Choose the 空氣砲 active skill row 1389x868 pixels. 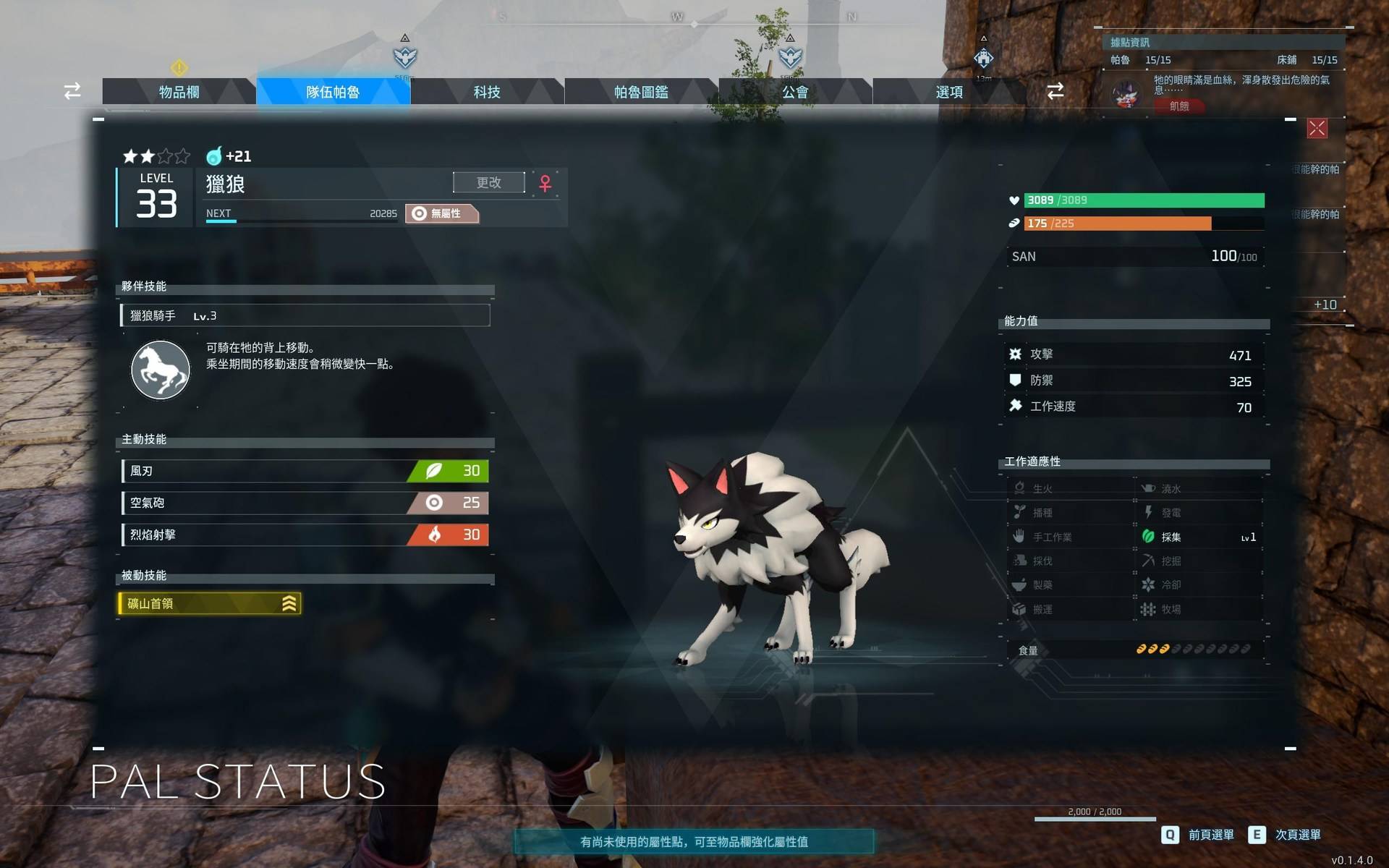[305, 503]
